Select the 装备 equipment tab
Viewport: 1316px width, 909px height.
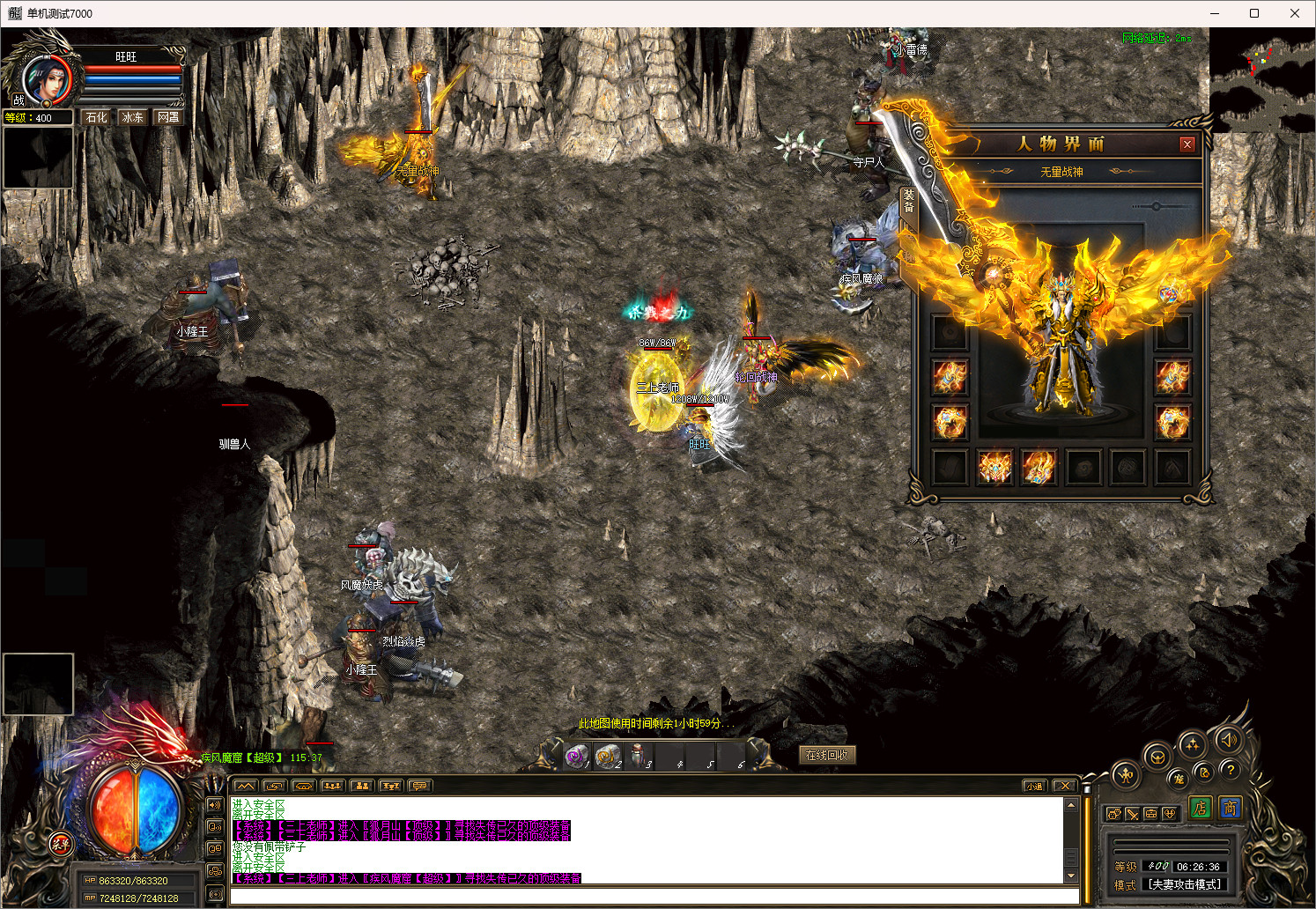coord(908,201)
